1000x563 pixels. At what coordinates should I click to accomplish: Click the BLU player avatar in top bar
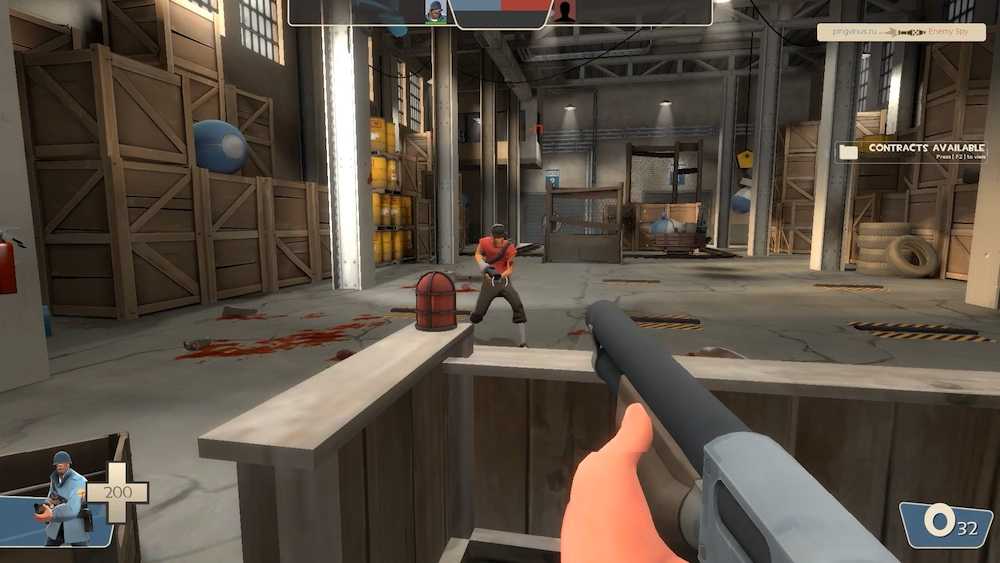435,12
